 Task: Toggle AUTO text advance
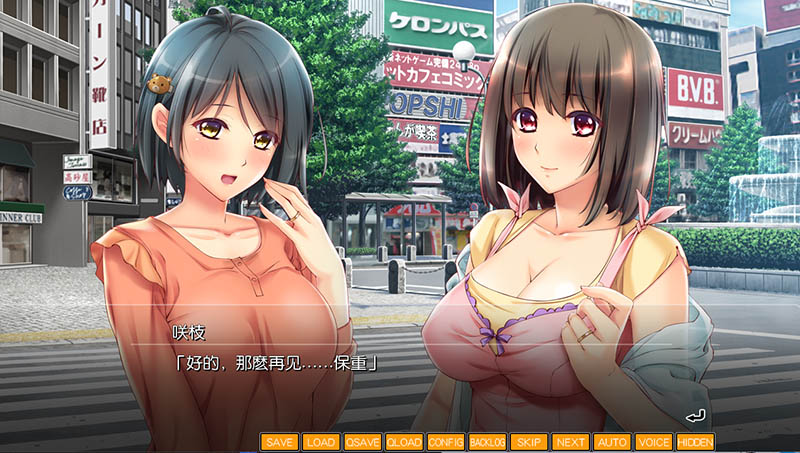coord(612,441)
